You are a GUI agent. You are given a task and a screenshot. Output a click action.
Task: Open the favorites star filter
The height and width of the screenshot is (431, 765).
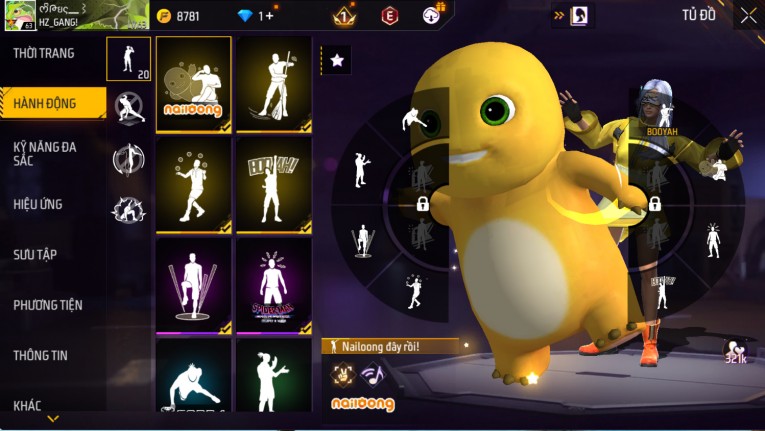coord(336,60)
